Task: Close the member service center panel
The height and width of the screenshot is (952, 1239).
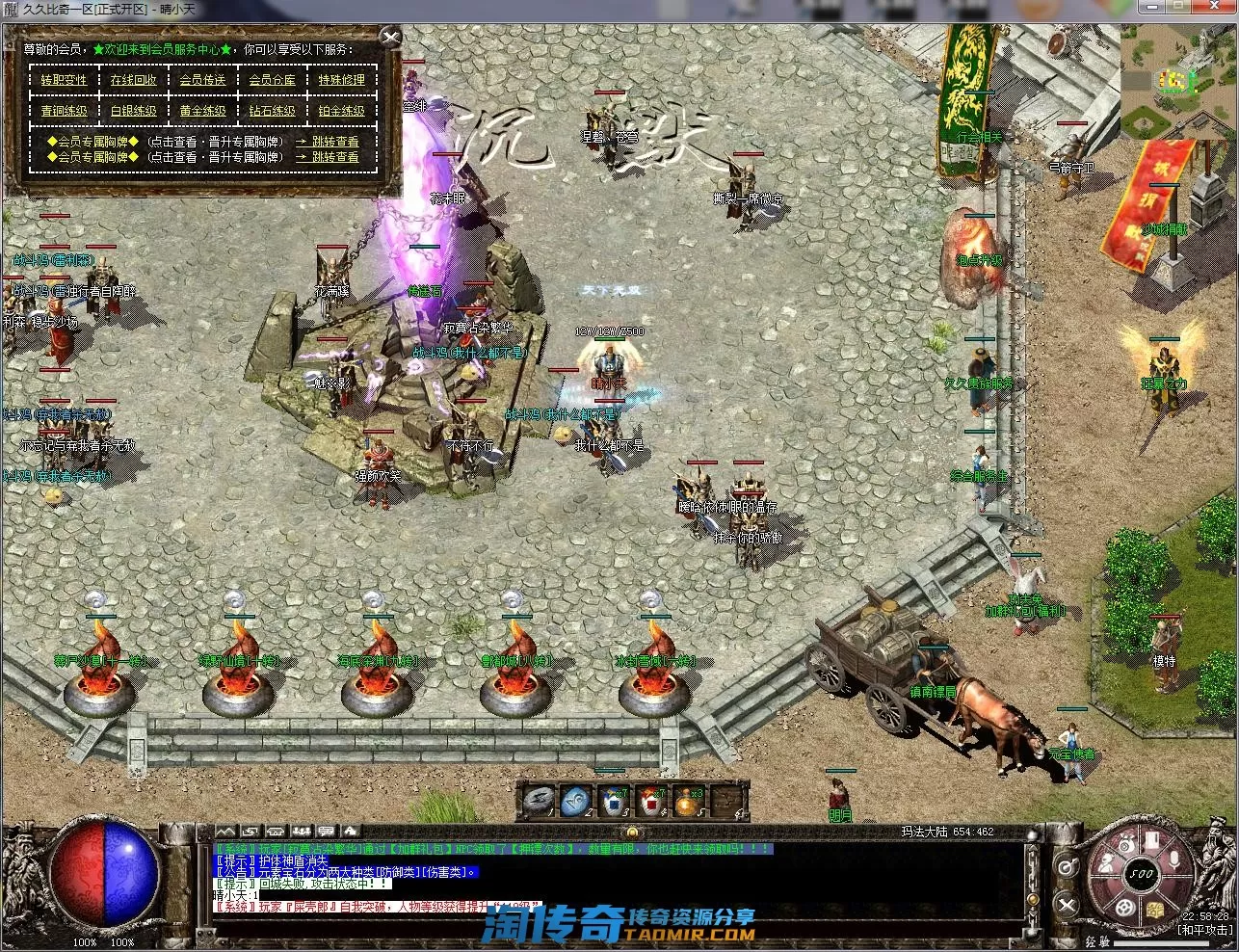Action: pyautogui.click(x=390, y=39)
